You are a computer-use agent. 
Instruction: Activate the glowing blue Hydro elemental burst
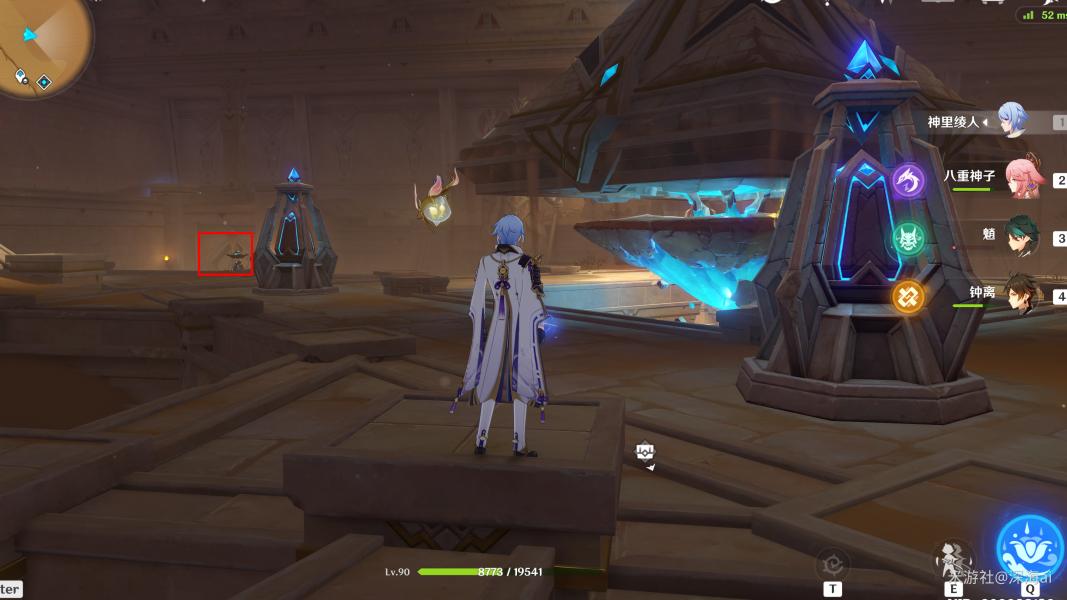1030,550
